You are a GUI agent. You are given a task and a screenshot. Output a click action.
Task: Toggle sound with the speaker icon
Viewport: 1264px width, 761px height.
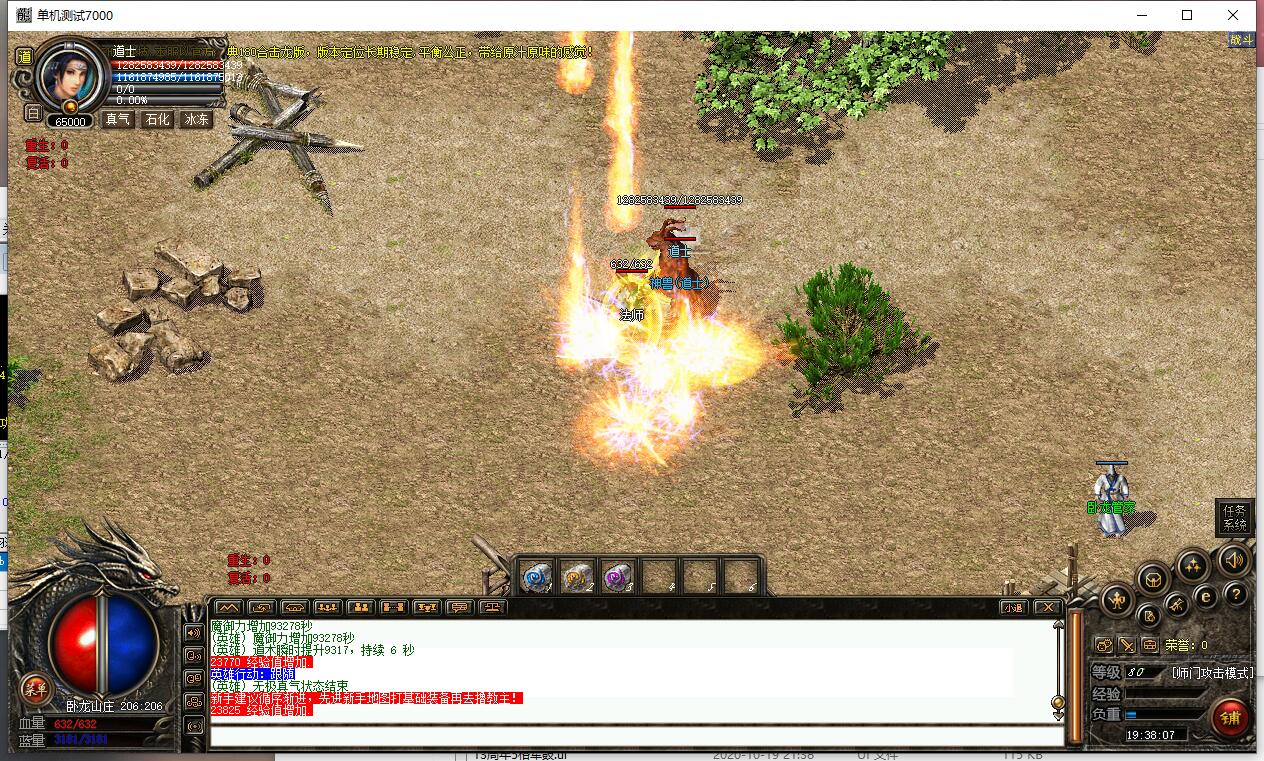click(x=1234, y=560)
